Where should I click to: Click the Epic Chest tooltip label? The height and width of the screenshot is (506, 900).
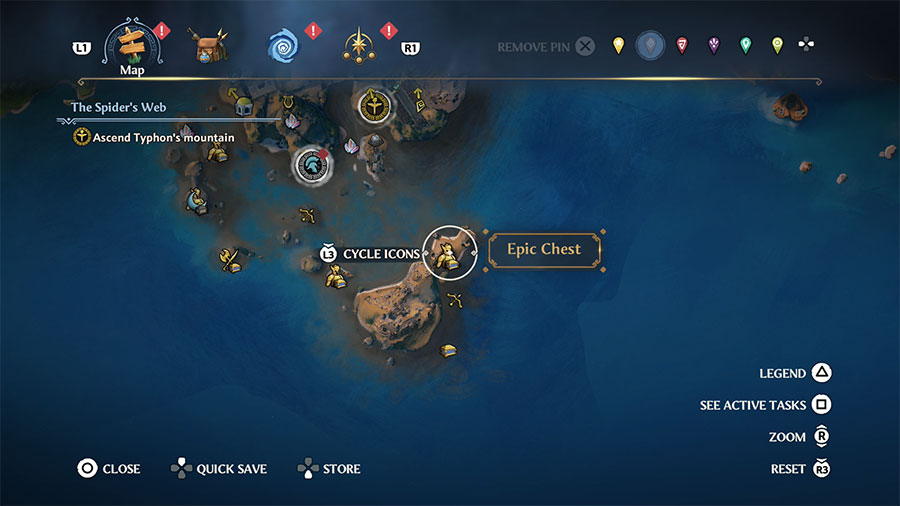click(x=544, y=250)
